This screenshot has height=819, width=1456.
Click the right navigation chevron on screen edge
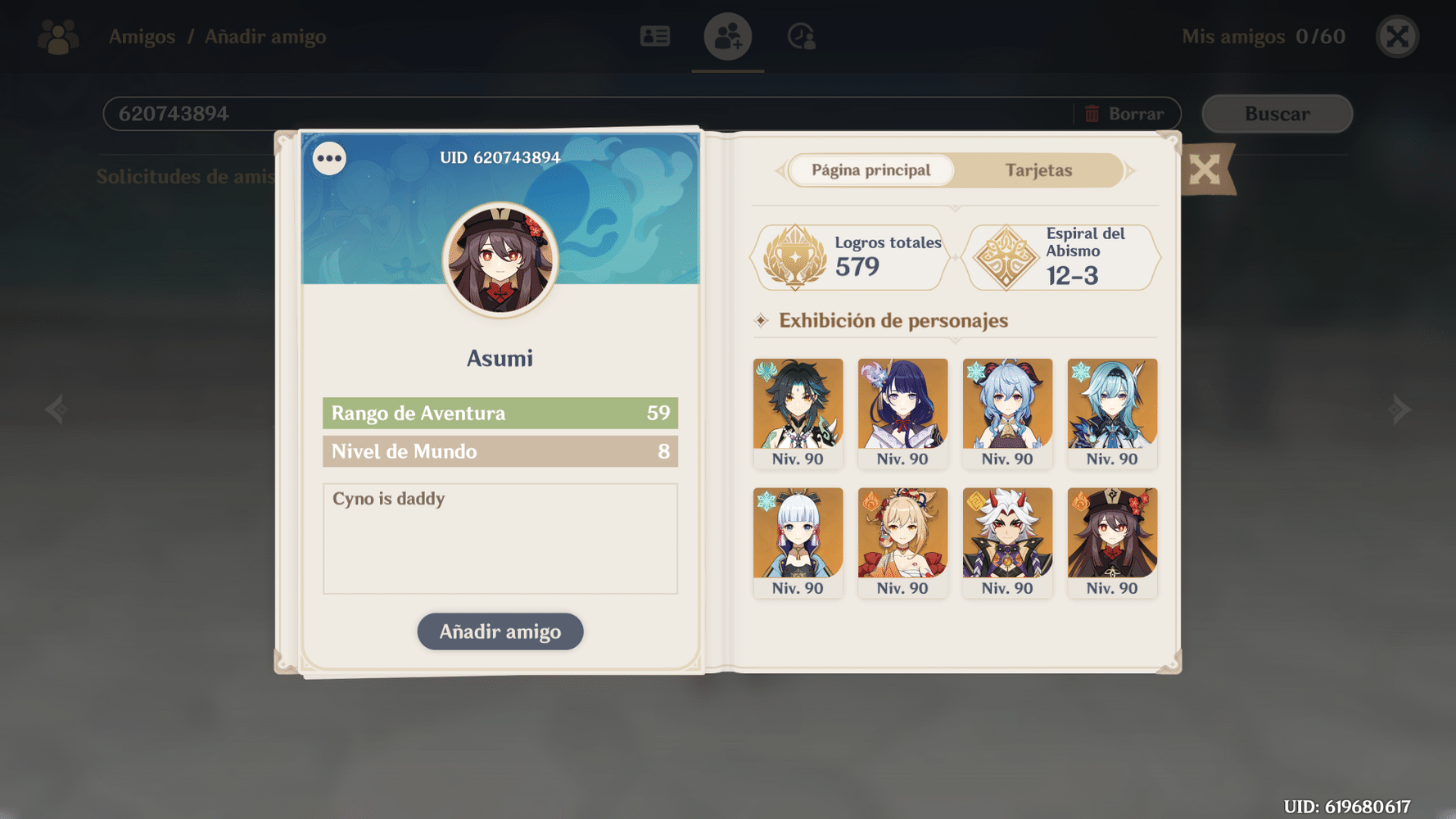[x=1399, y=409]
